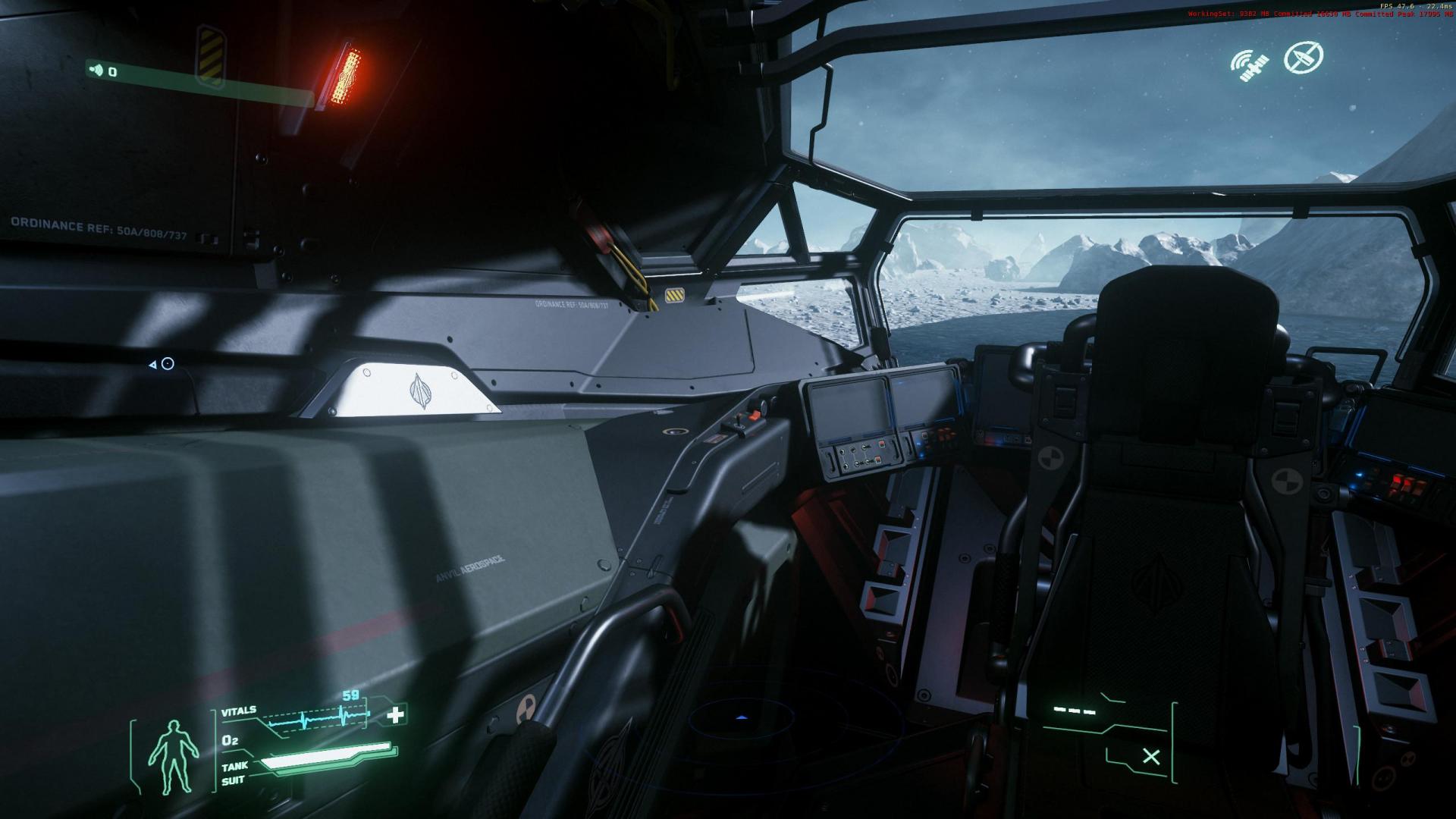Viewport: 1456px width, 819px height.
Task: Open the left MFD screen beside the seat
Action: pos(848,407)
